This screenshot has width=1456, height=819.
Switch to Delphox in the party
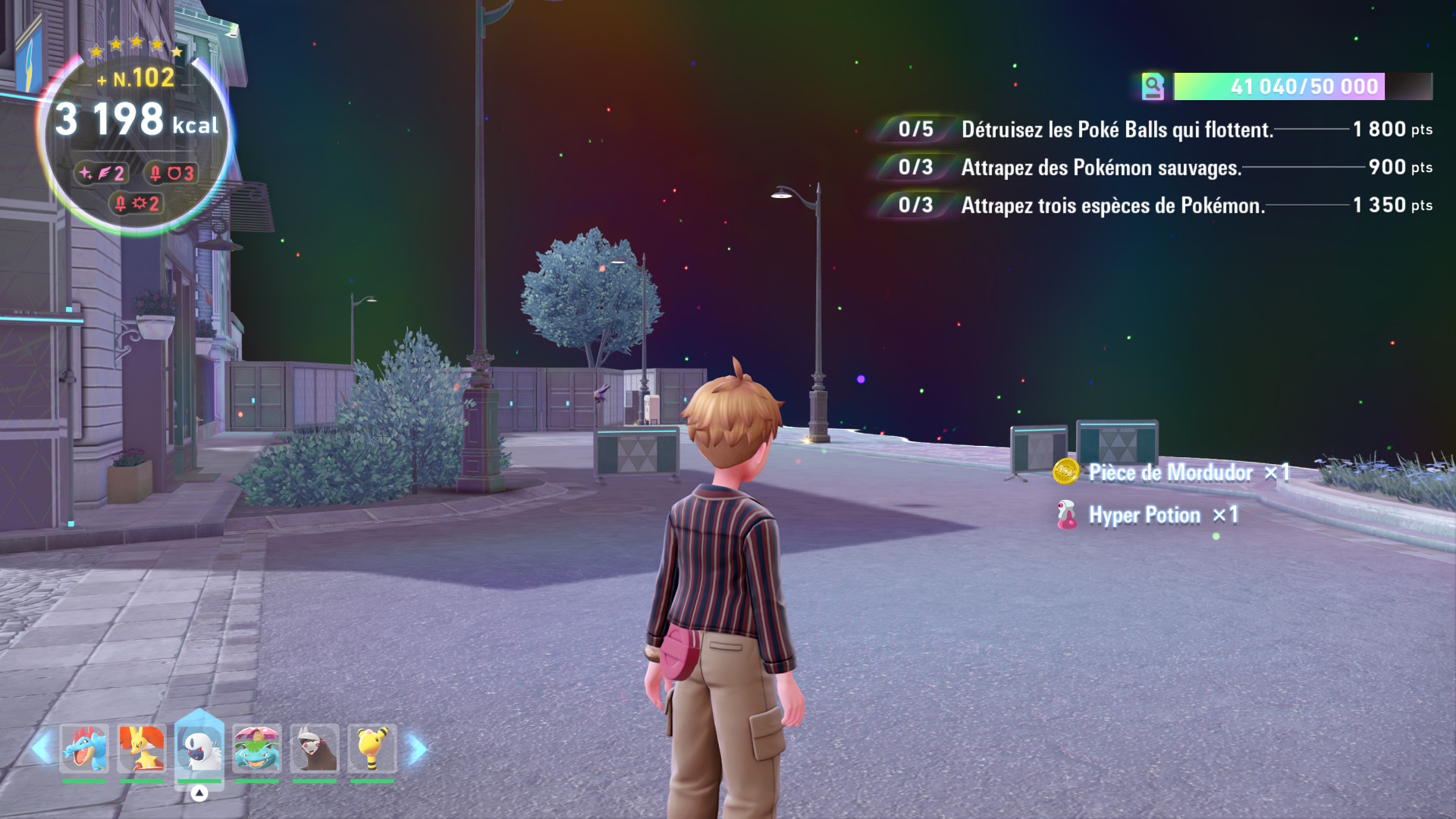(x=142, y=748)
